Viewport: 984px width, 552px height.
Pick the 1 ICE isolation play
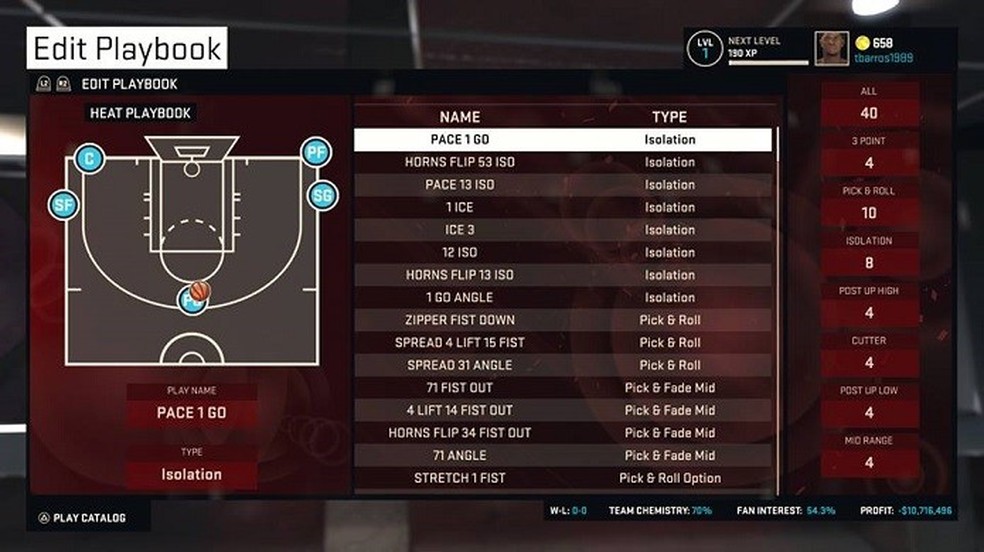point(562,207)
